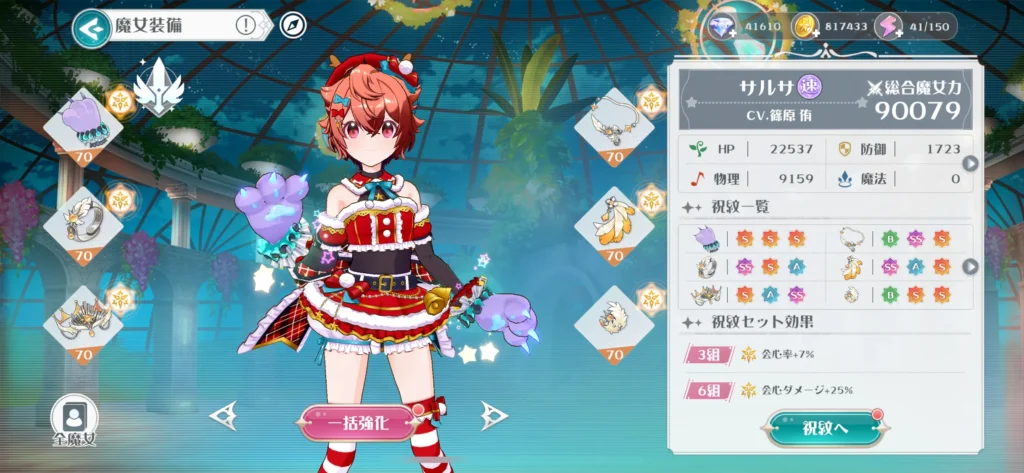Expand the 祝紋一覧 list with its arrow
The image size is (1024, 473).
pos(968,266)
